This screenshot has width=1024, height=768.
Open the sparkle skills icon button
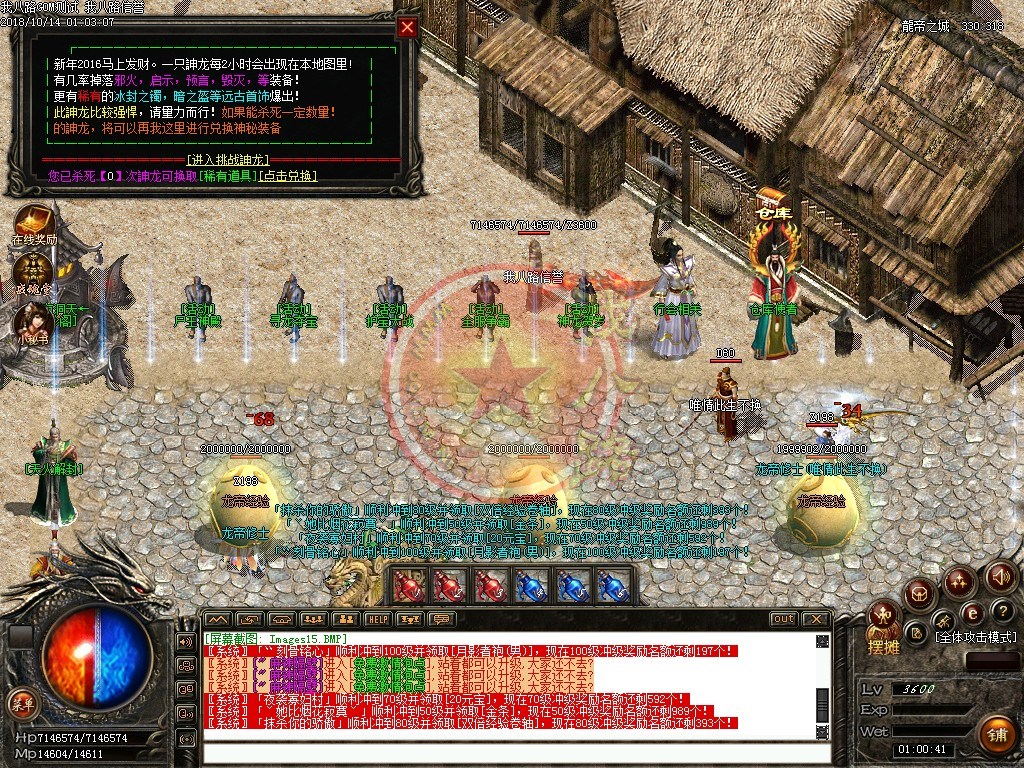coord(959,580)
